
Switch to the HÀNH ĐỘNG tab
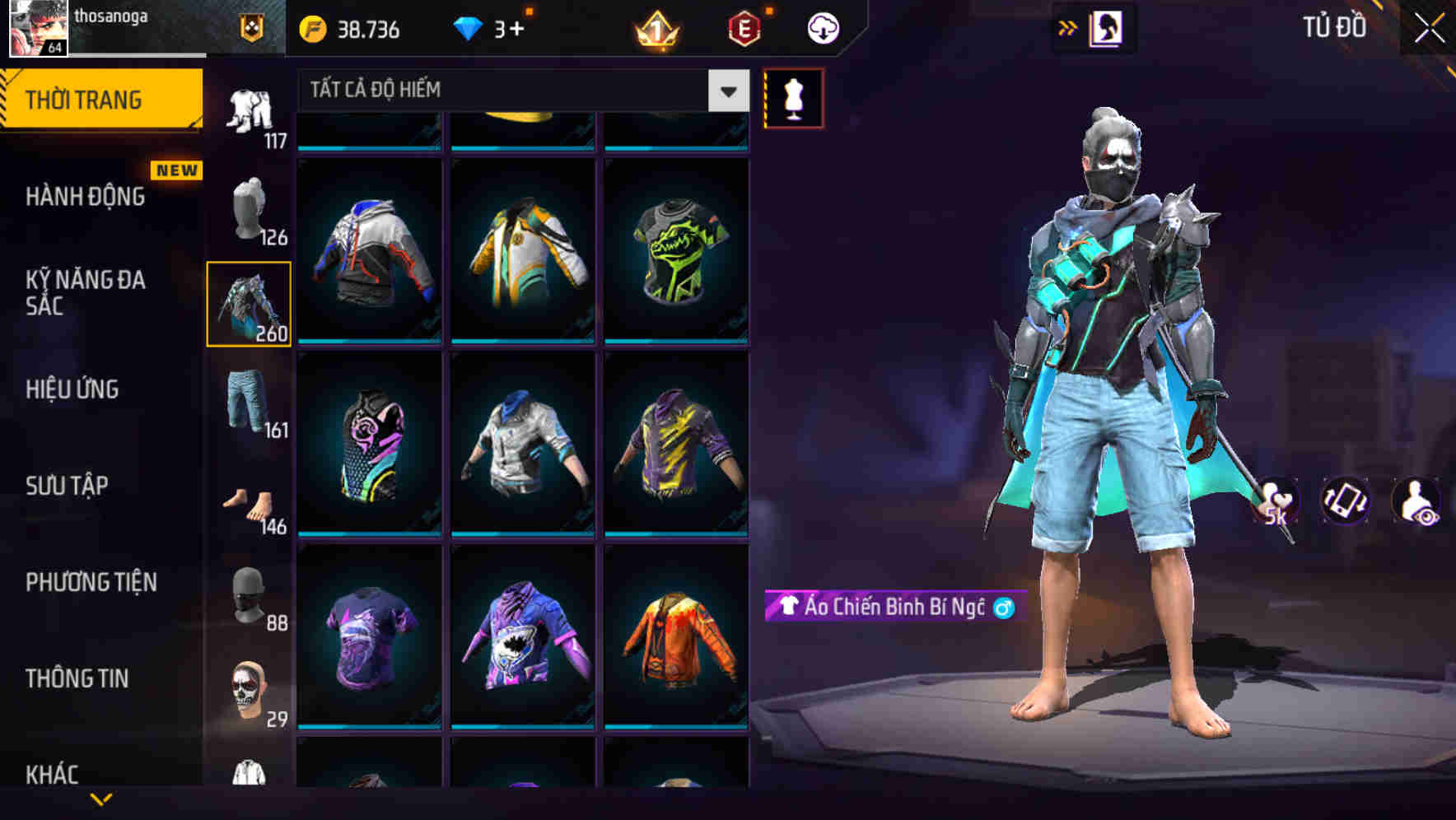(x=86, y=196)
